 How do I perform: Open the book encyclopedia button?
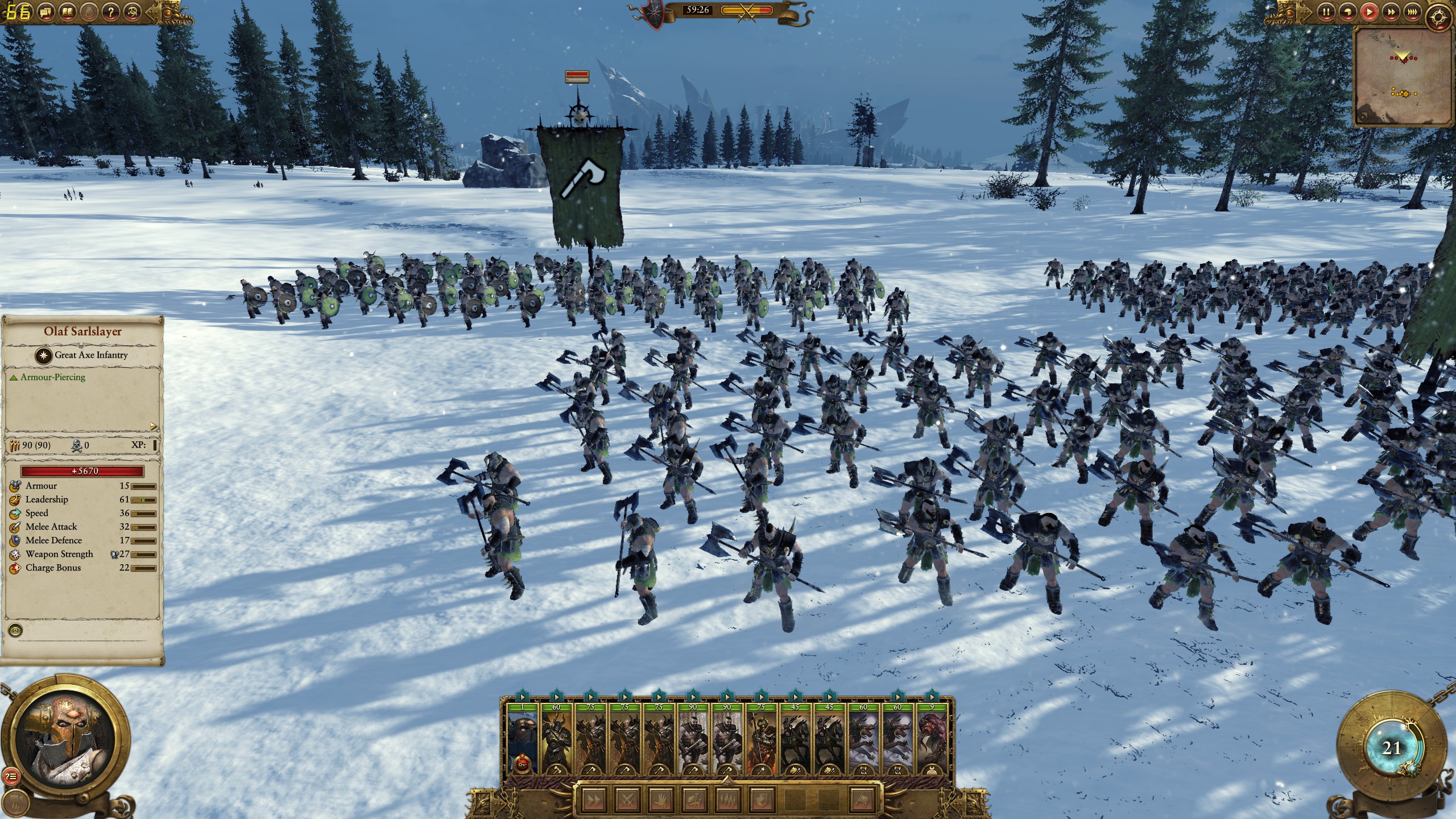68,11
